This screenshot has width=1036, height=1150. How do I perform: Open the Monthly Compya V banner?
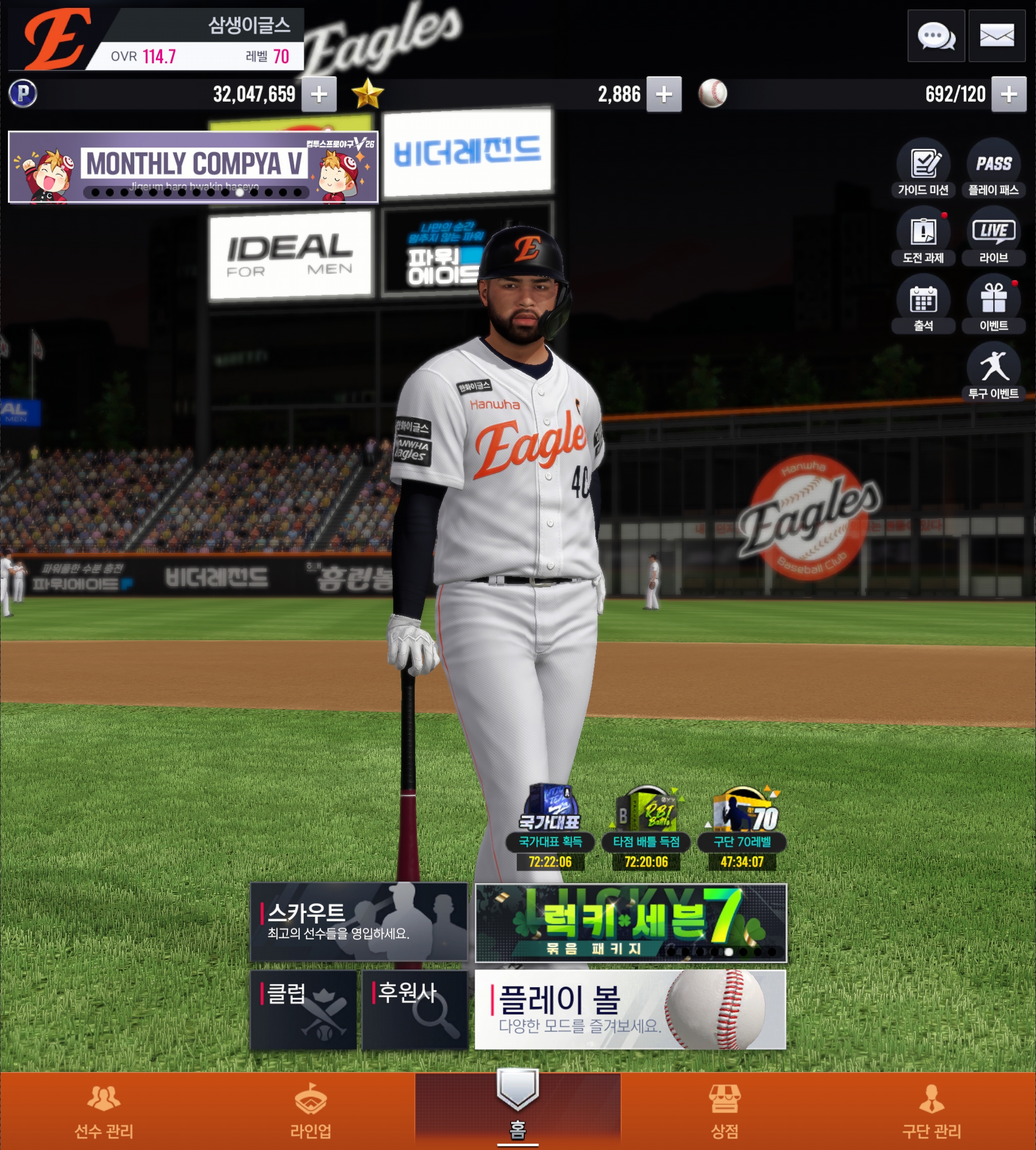coord(193,167)
